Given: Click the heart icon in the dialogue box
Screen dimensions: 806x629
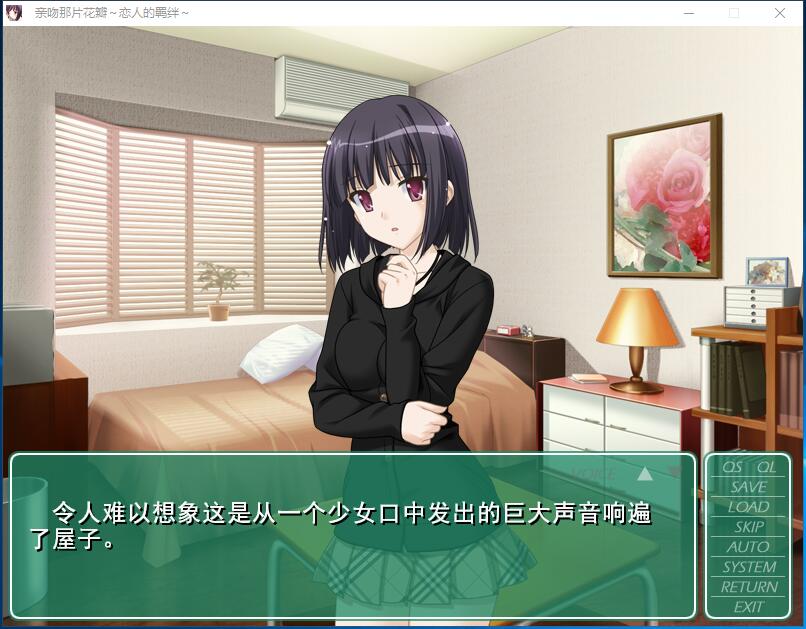Looking at the screenshot, I should coord(675,472).
